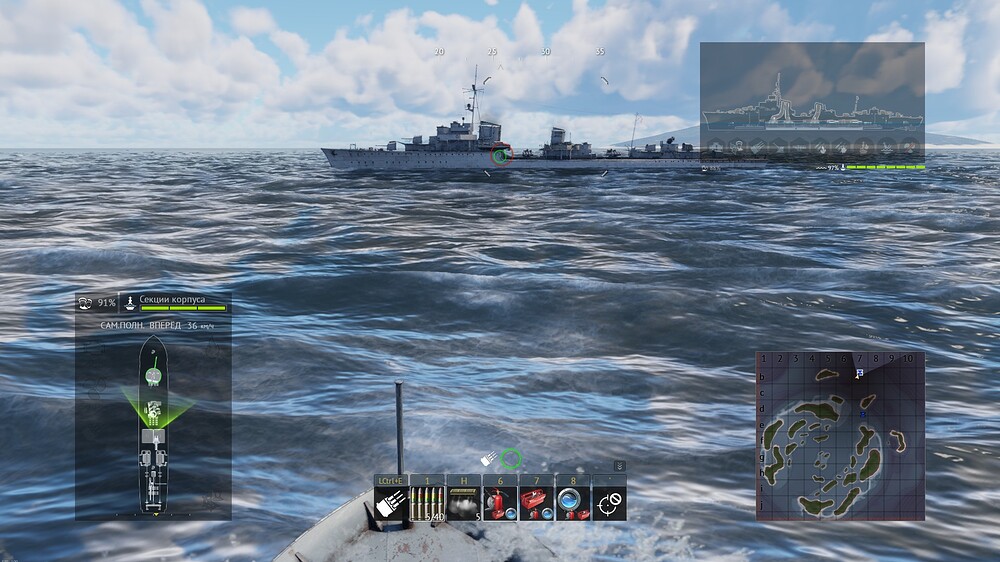The width and height of the screenshot is (1000, 562).
Task: Collapse the action bar with the chevron button
Action: (x=620, y=466)
